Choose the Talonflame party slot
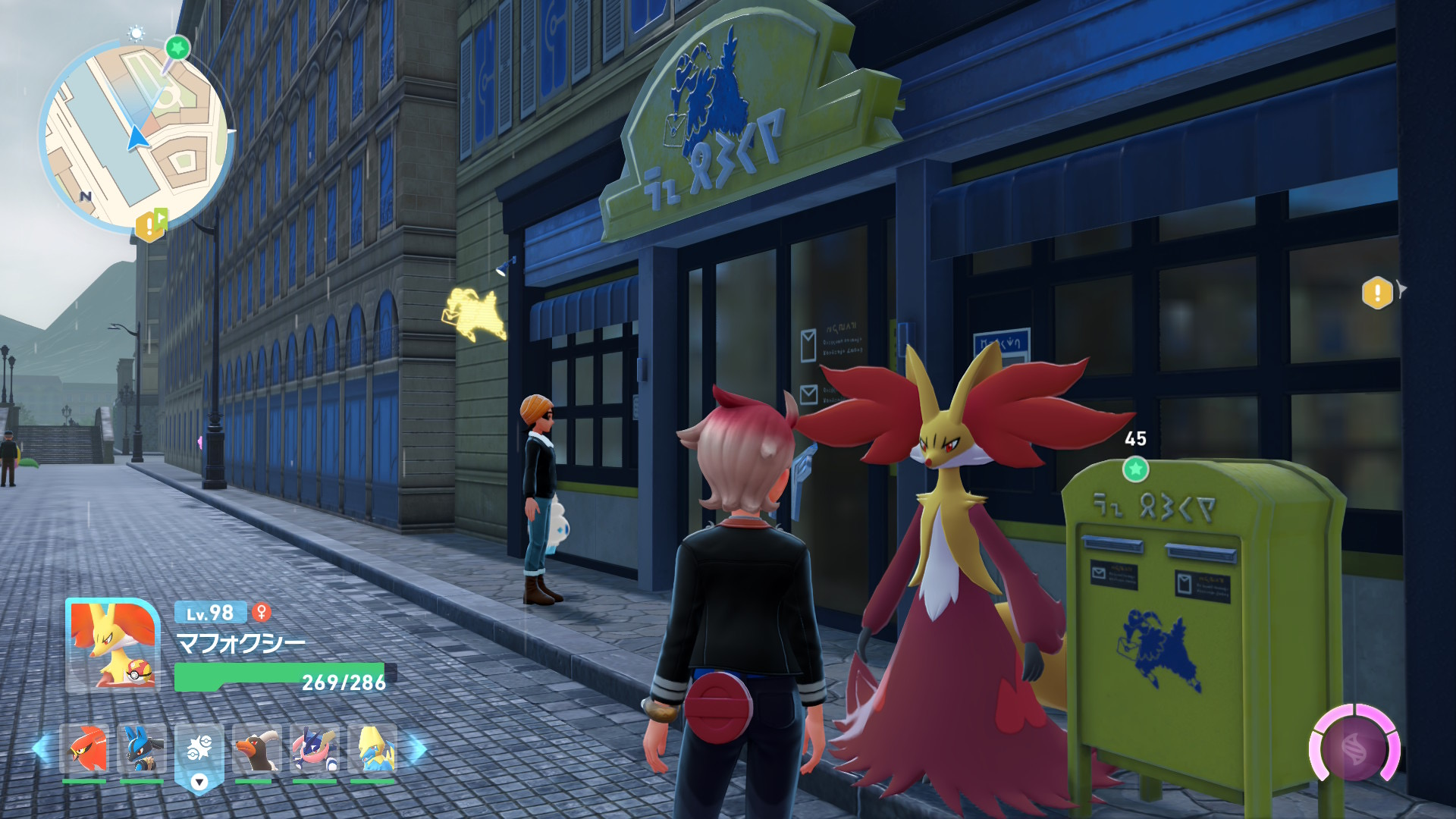1456x819 pixels. tap(84, 748)
